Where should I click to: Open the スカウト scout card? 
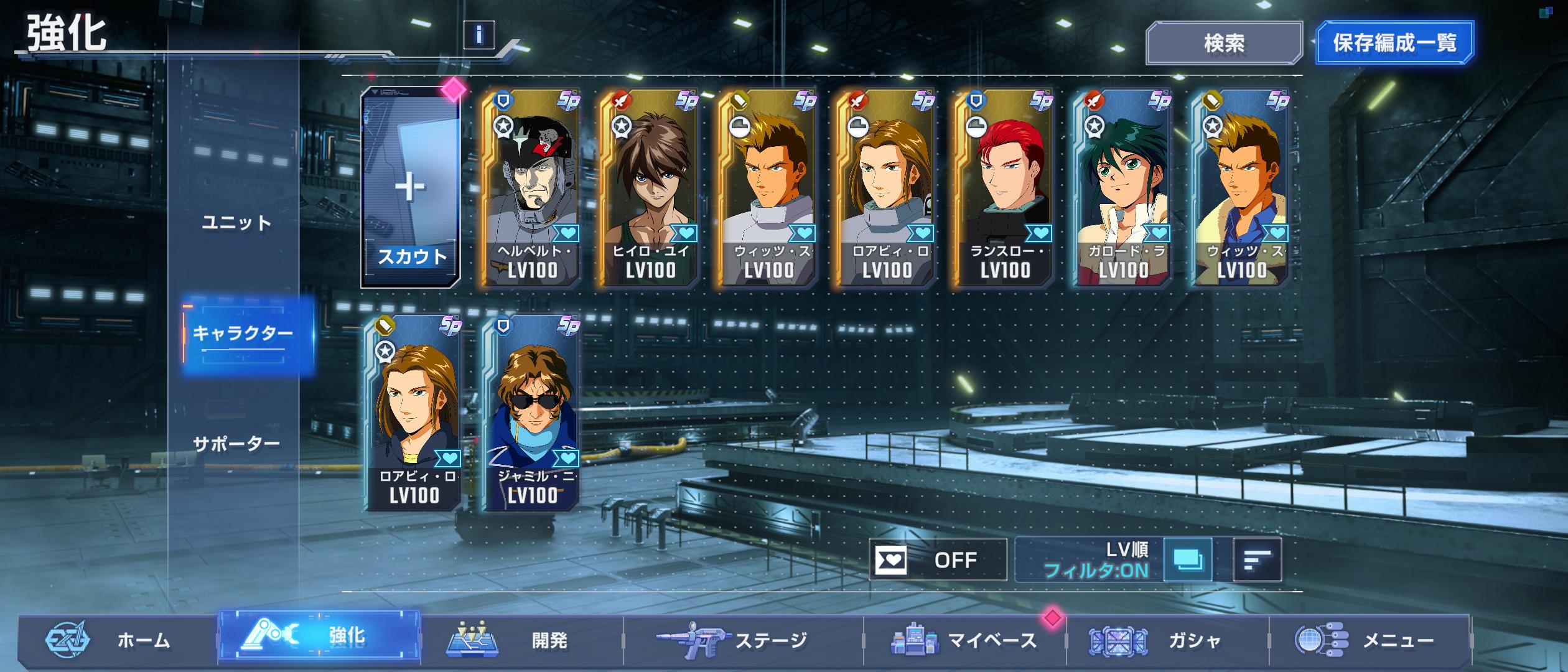[x=411, y=187]
